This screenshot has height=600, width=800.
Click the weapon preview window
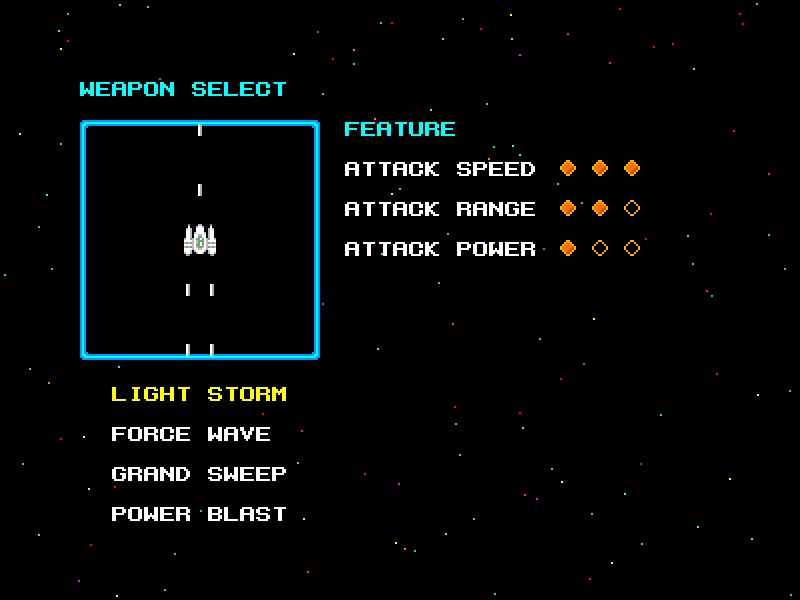200,240
